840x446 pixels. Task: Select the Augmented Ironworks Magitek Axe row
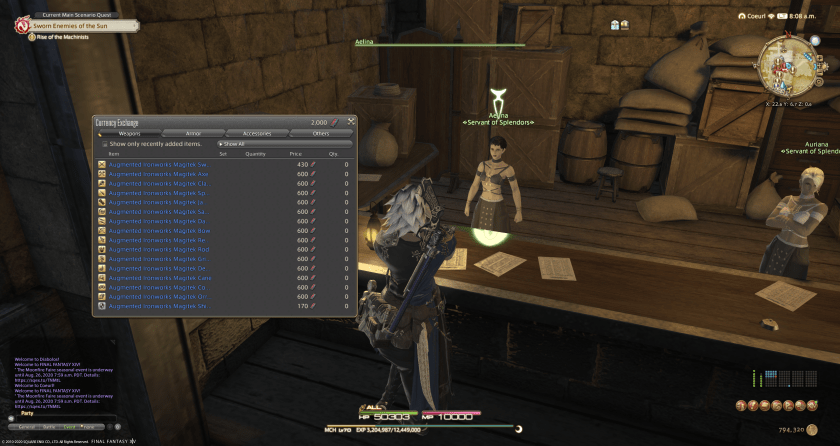(158, 173)
